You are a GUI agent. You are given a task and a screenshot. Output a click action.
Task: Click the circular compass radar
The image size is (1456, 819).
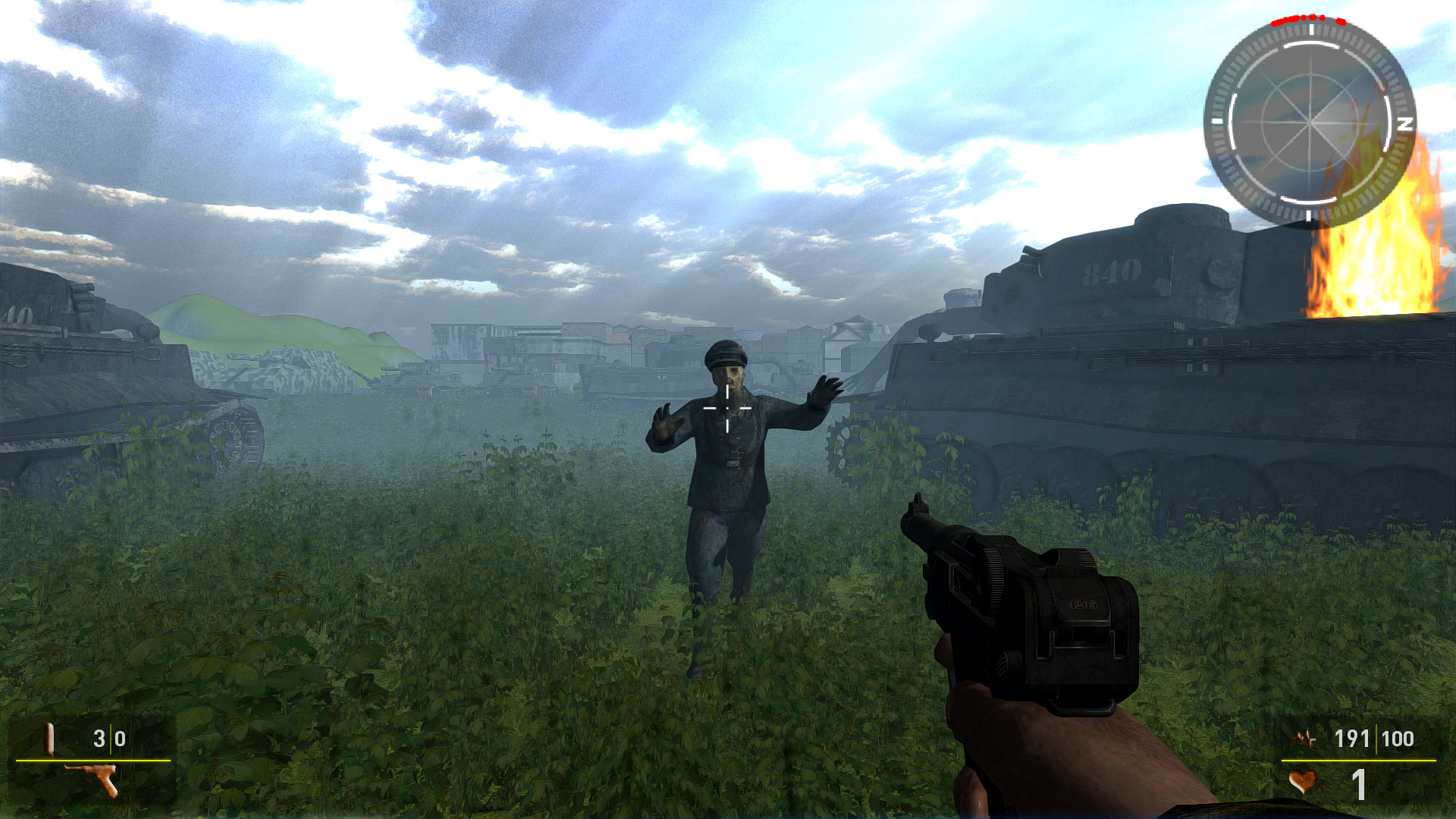1310,123
